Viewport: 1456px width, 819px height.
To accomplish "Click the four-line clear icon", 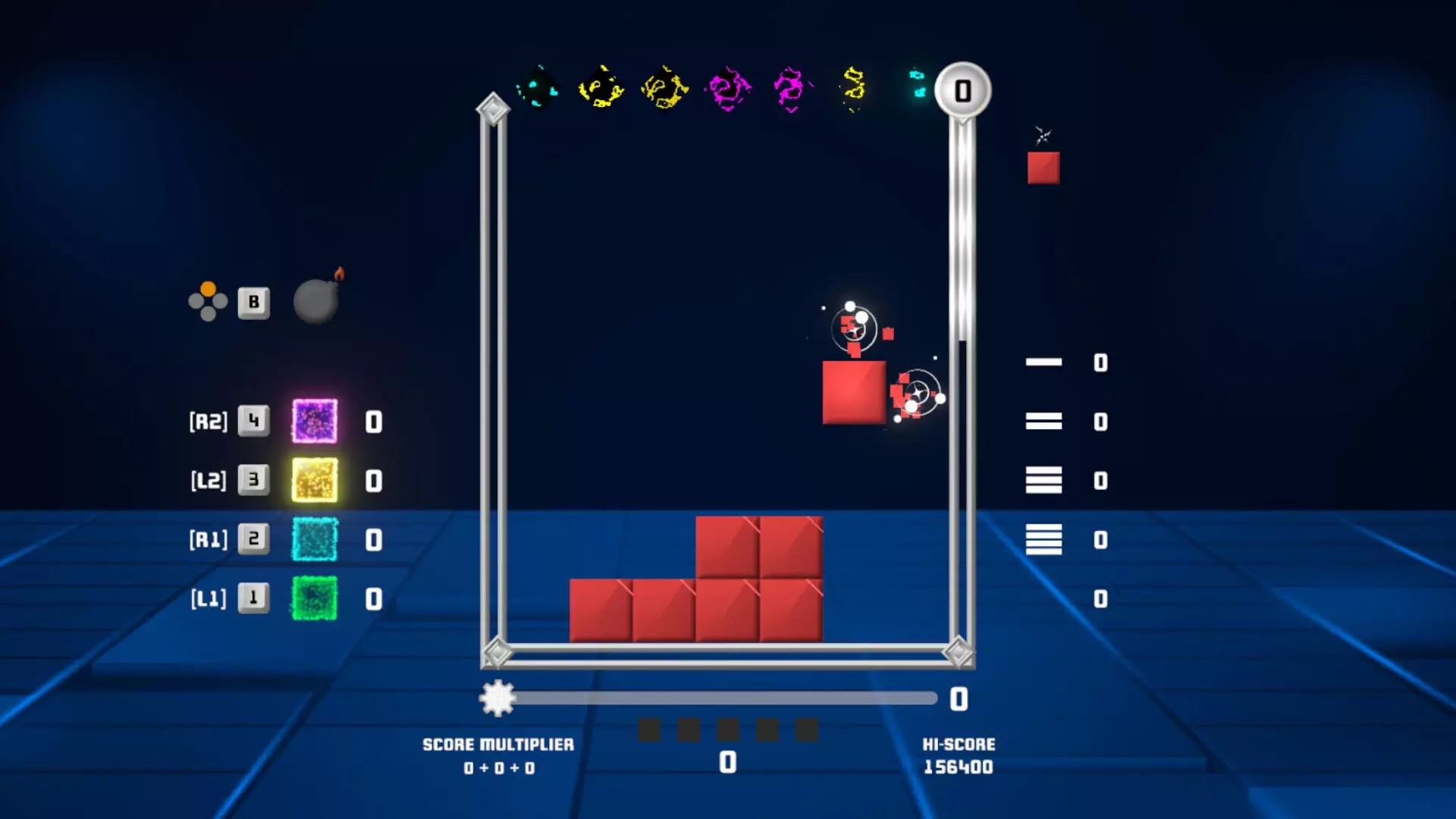I will click(1043, 539).
